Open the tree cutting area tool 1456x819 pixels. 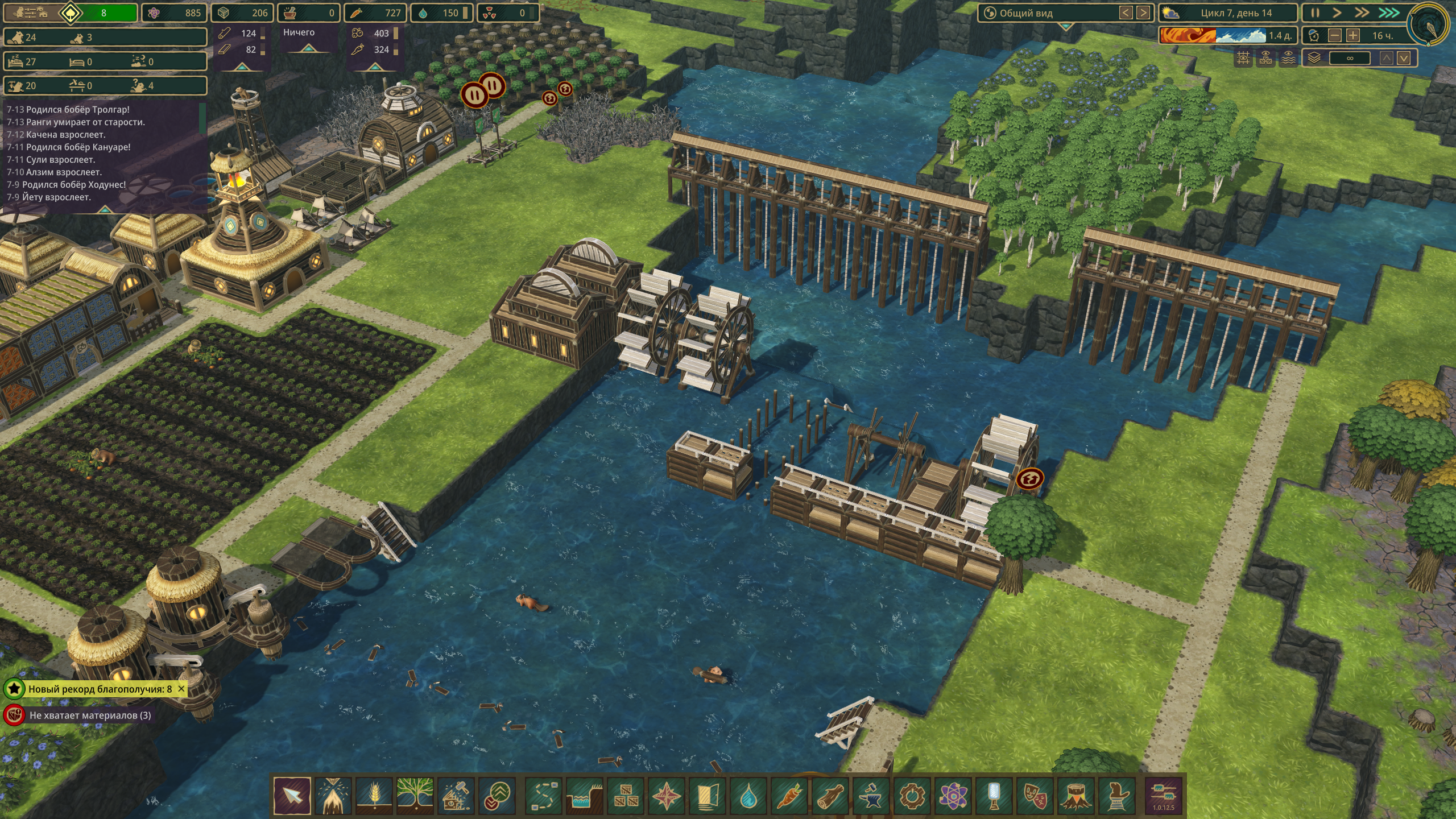333,796
